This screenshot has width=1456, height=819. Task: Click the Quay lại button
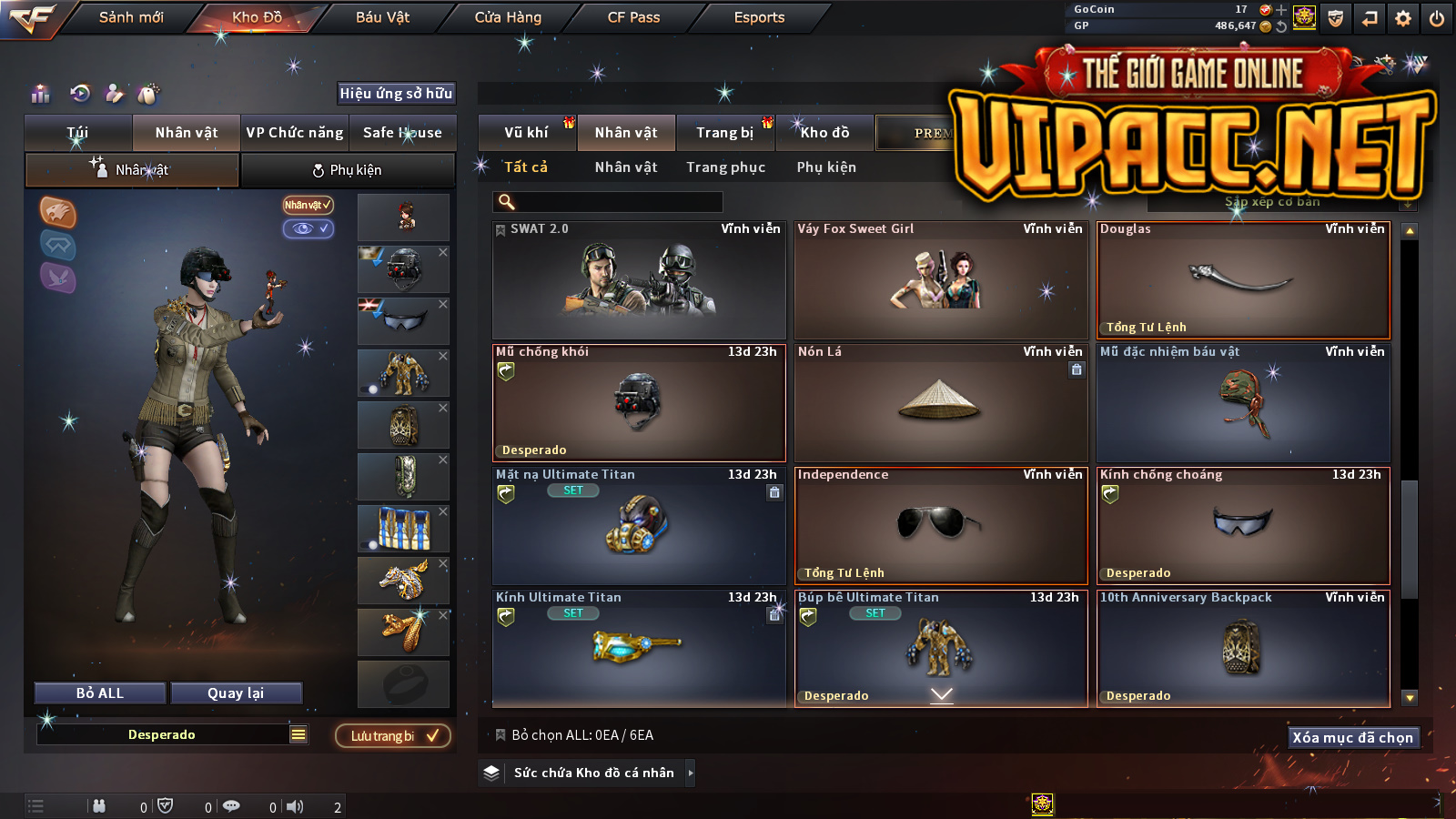click(236, 693)
